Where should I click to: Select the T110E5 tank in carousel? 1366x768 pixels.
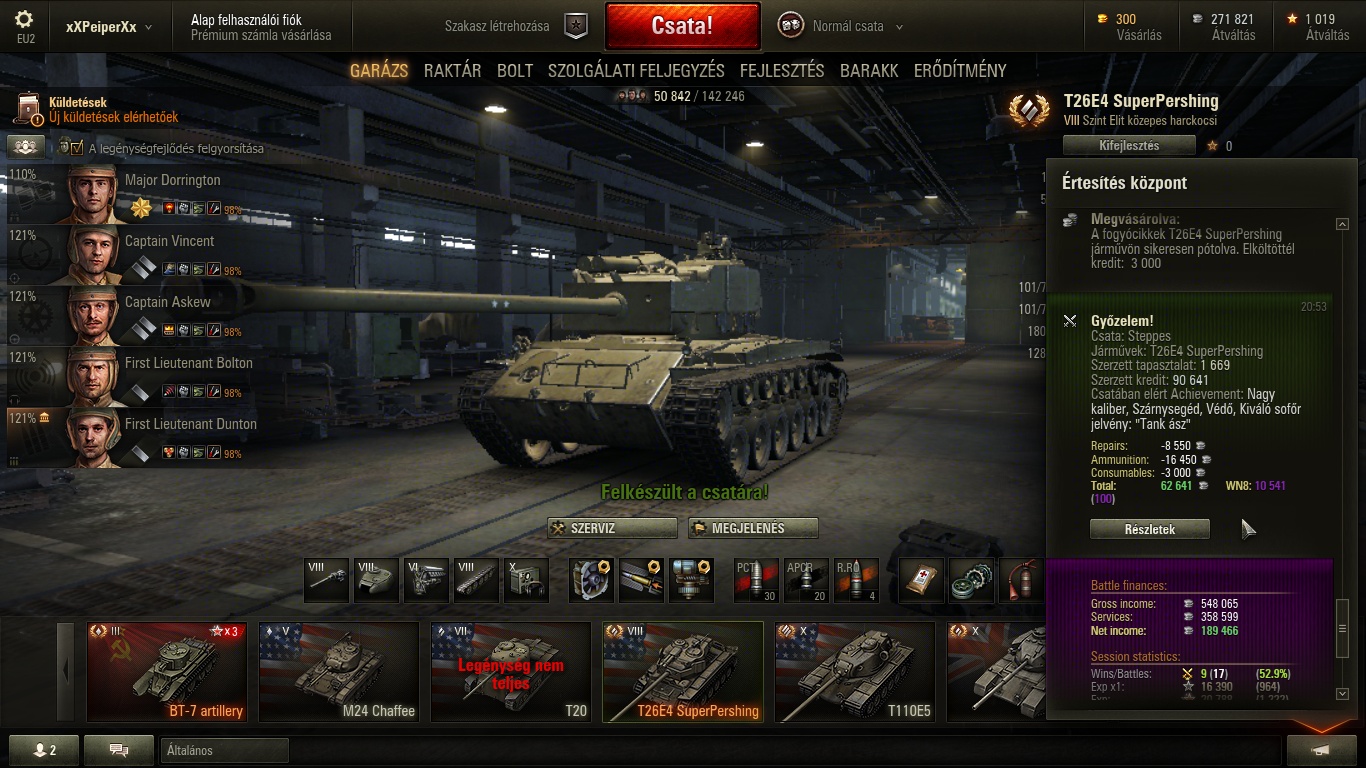tap(855, 672)
